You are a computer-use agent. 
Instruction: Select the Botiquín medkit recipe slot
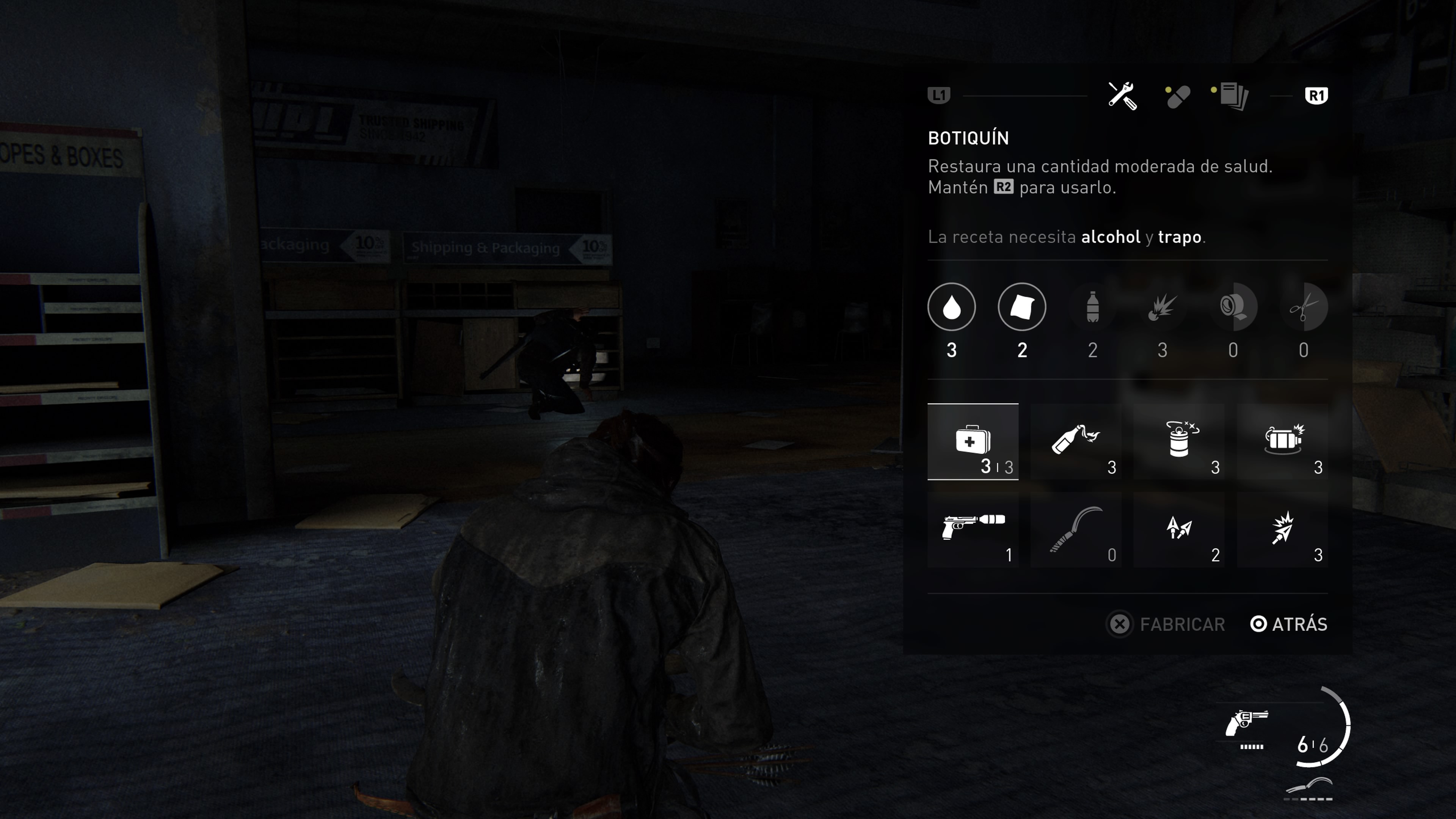tap(973, 442)
